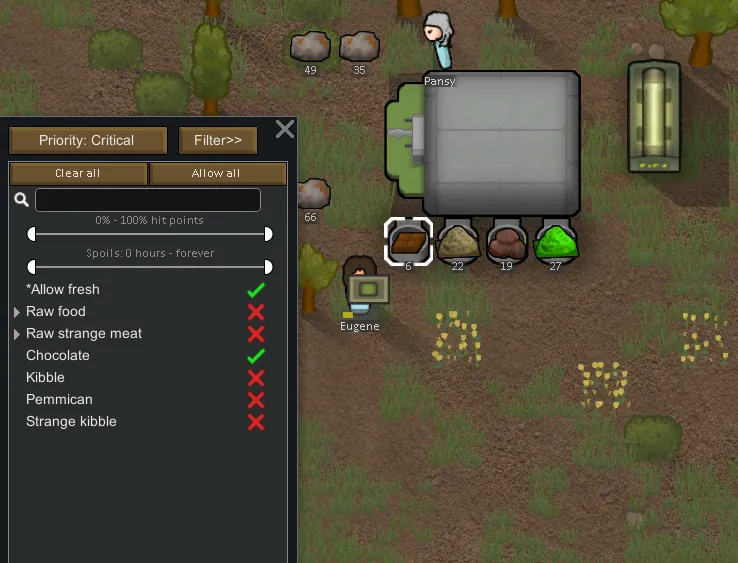Disallow Chocolate in the filter list
This screenshot has height=563, width=738.
[x=256, y=356]
